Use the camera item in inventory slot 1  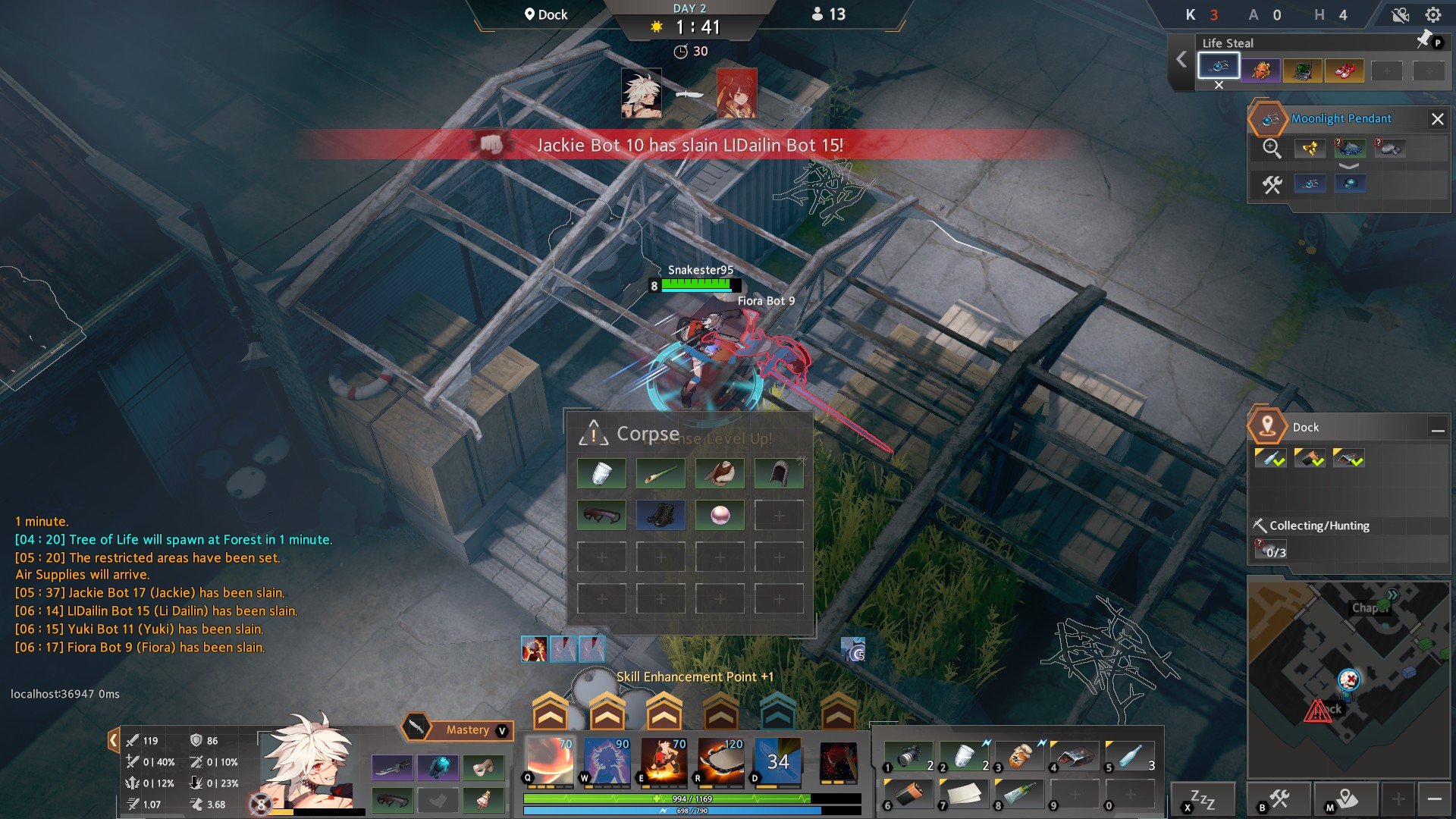(x=908, y=756)
